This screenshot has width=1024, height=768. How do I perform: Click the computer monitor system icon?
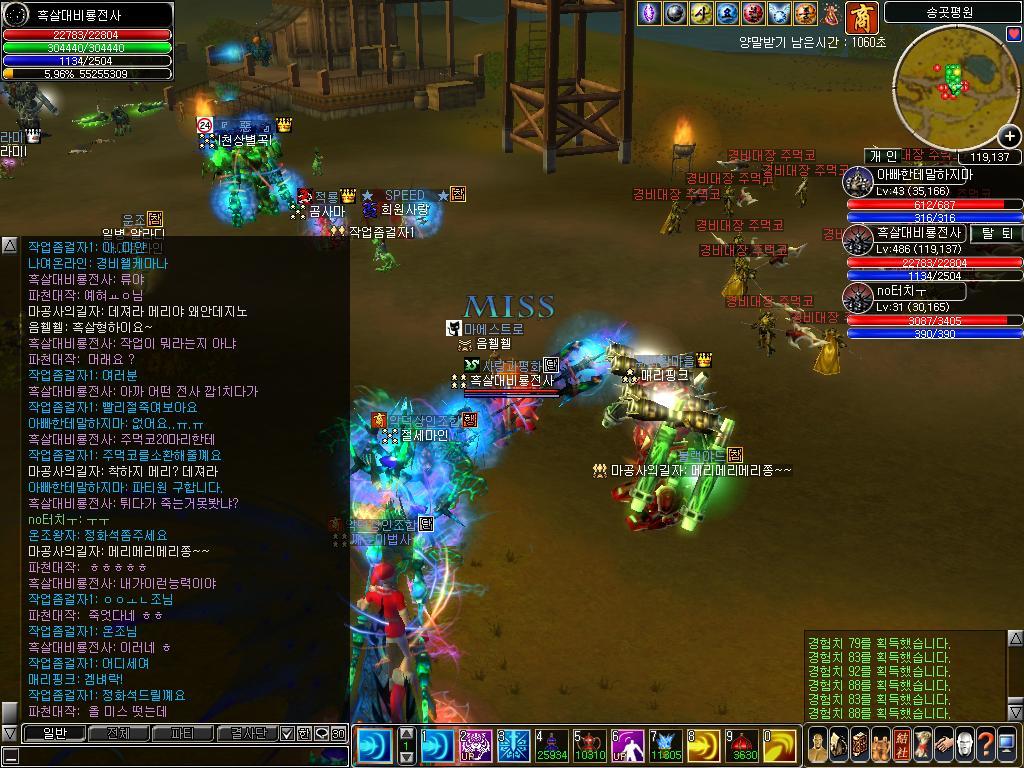coord(1007,745)
